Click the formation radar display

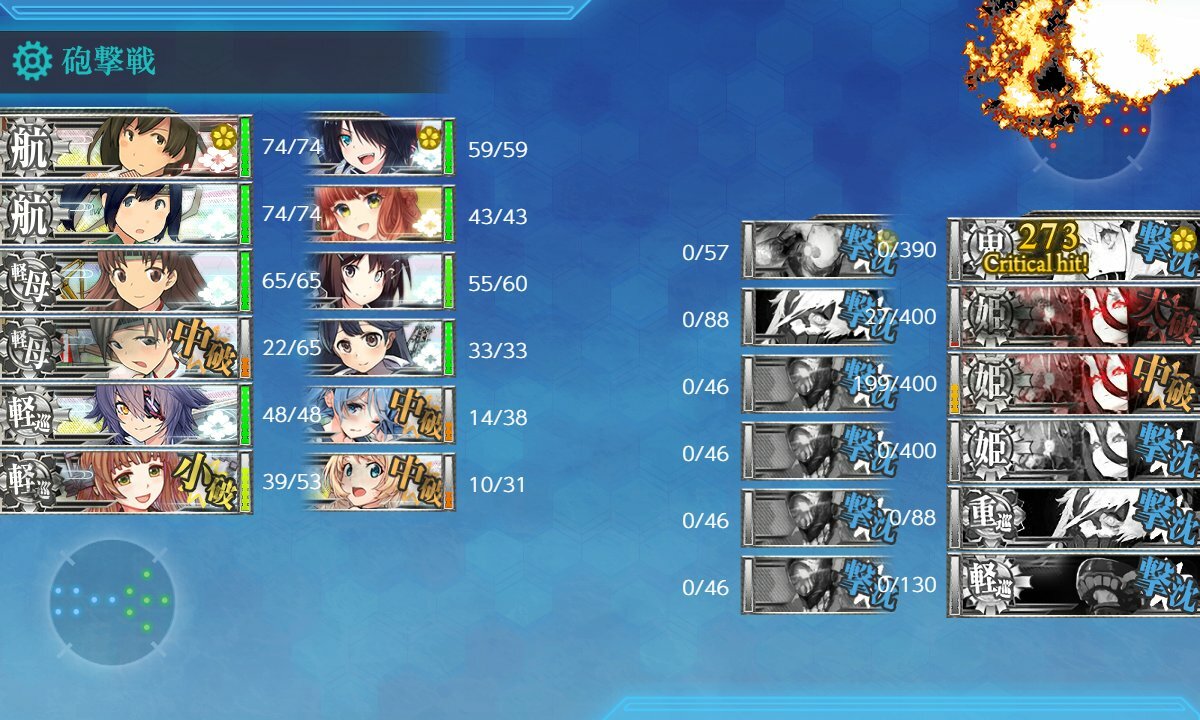point(112,602)
